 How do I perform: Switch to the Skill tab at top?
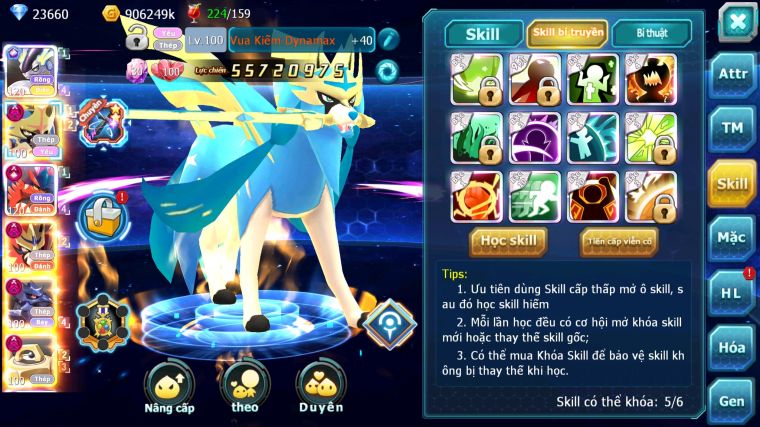click(484, 33)
